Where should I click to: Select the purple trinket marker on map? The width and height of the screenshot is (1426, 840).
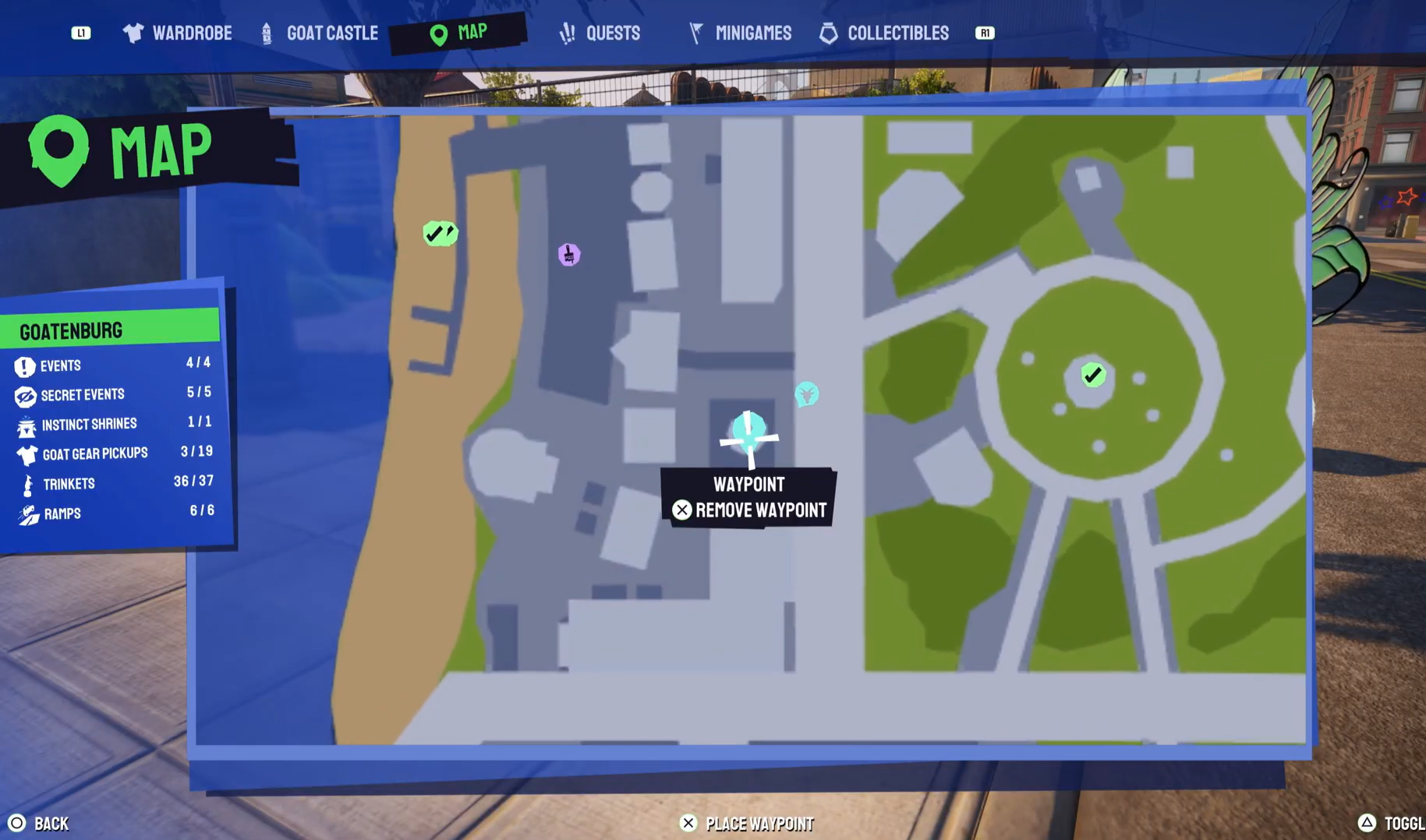point(570,255)
